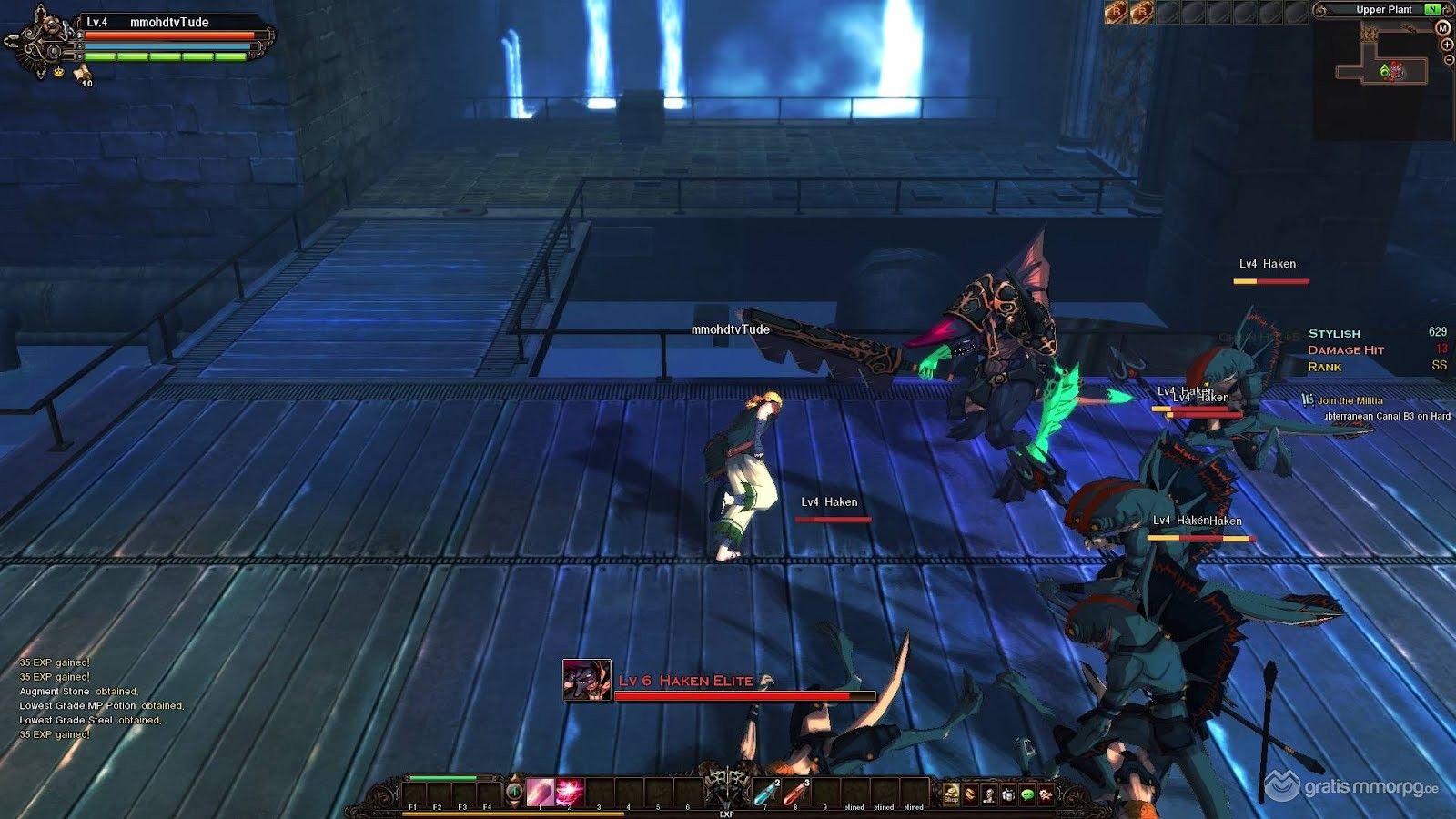Click the gold crown icon under portrait
Viewport: 1456px width, 819px height.
[59, 72]
